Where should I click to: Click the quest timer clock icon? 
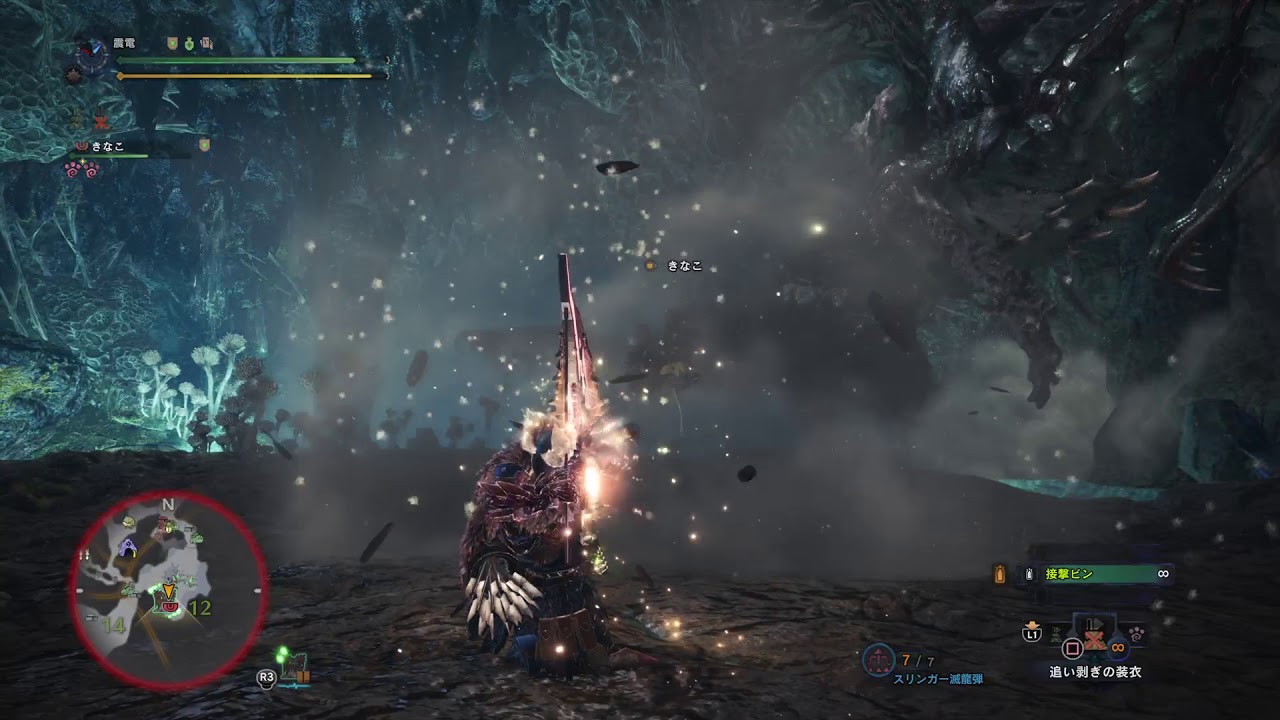point(94,53)
